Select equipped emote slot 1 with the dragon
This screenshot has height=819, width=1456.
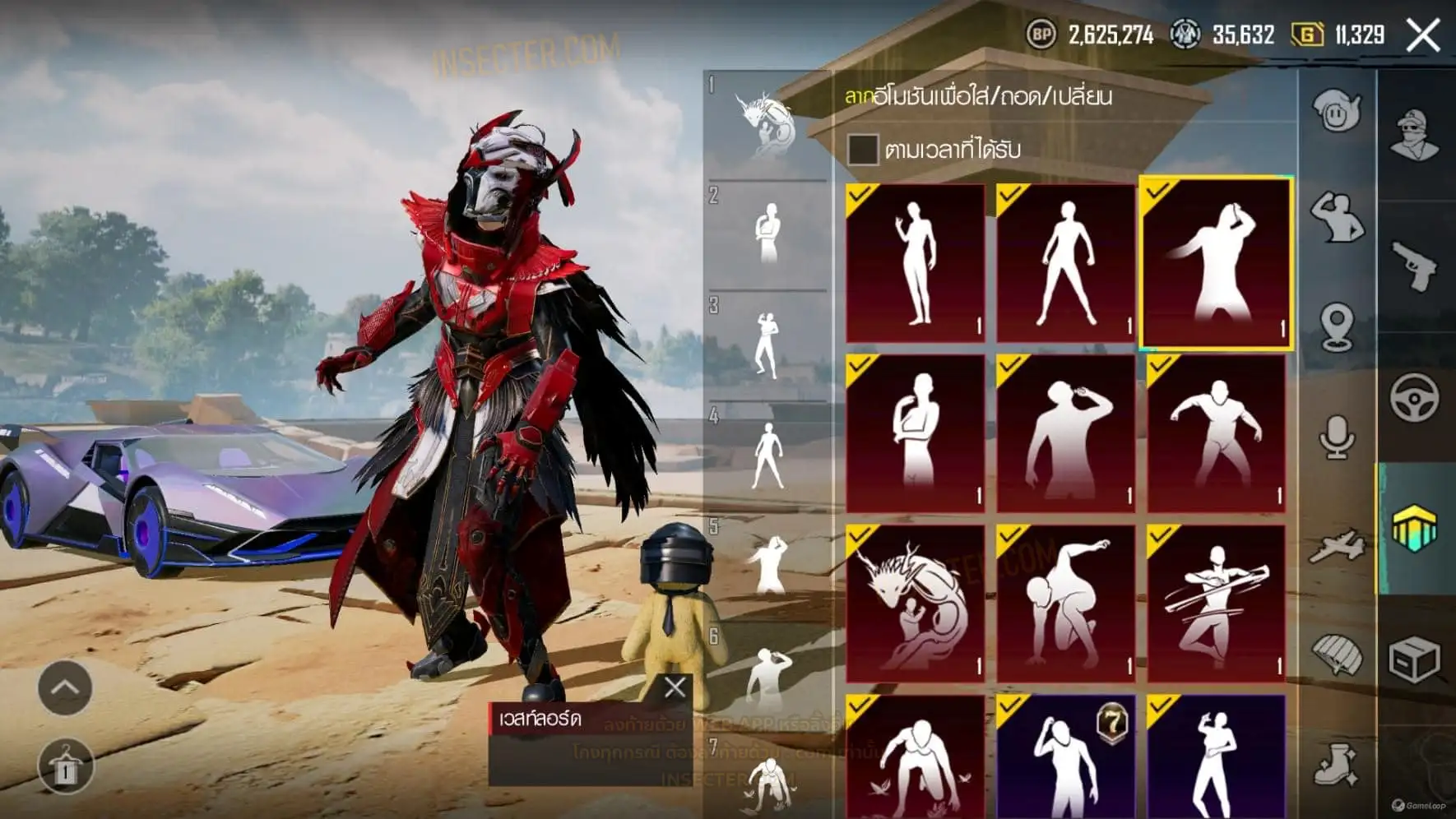(x=767, y=125)
